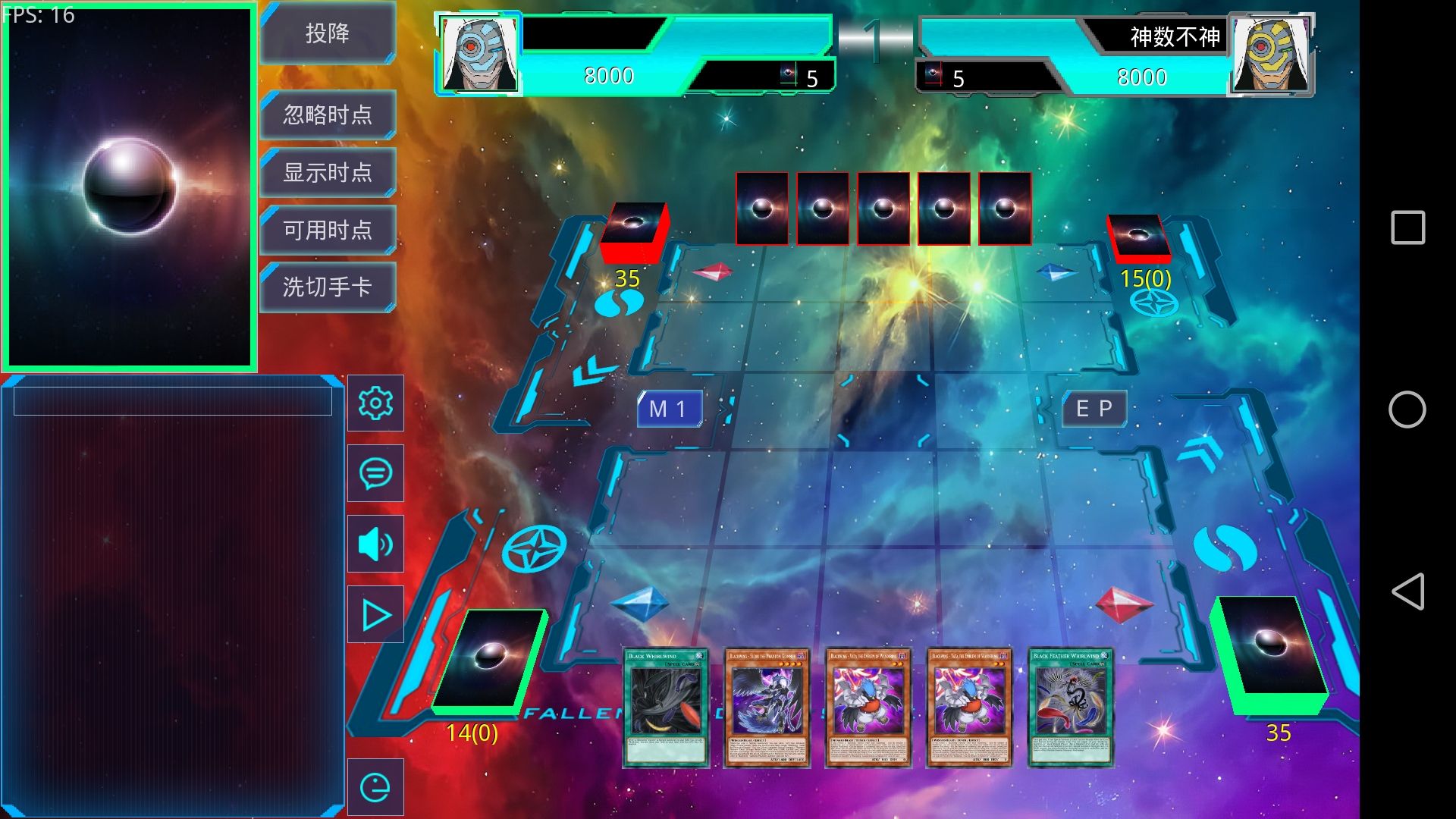Toggle the 显示时点 option
Screen dimensions: 1456x819
(x=328, y=172)
